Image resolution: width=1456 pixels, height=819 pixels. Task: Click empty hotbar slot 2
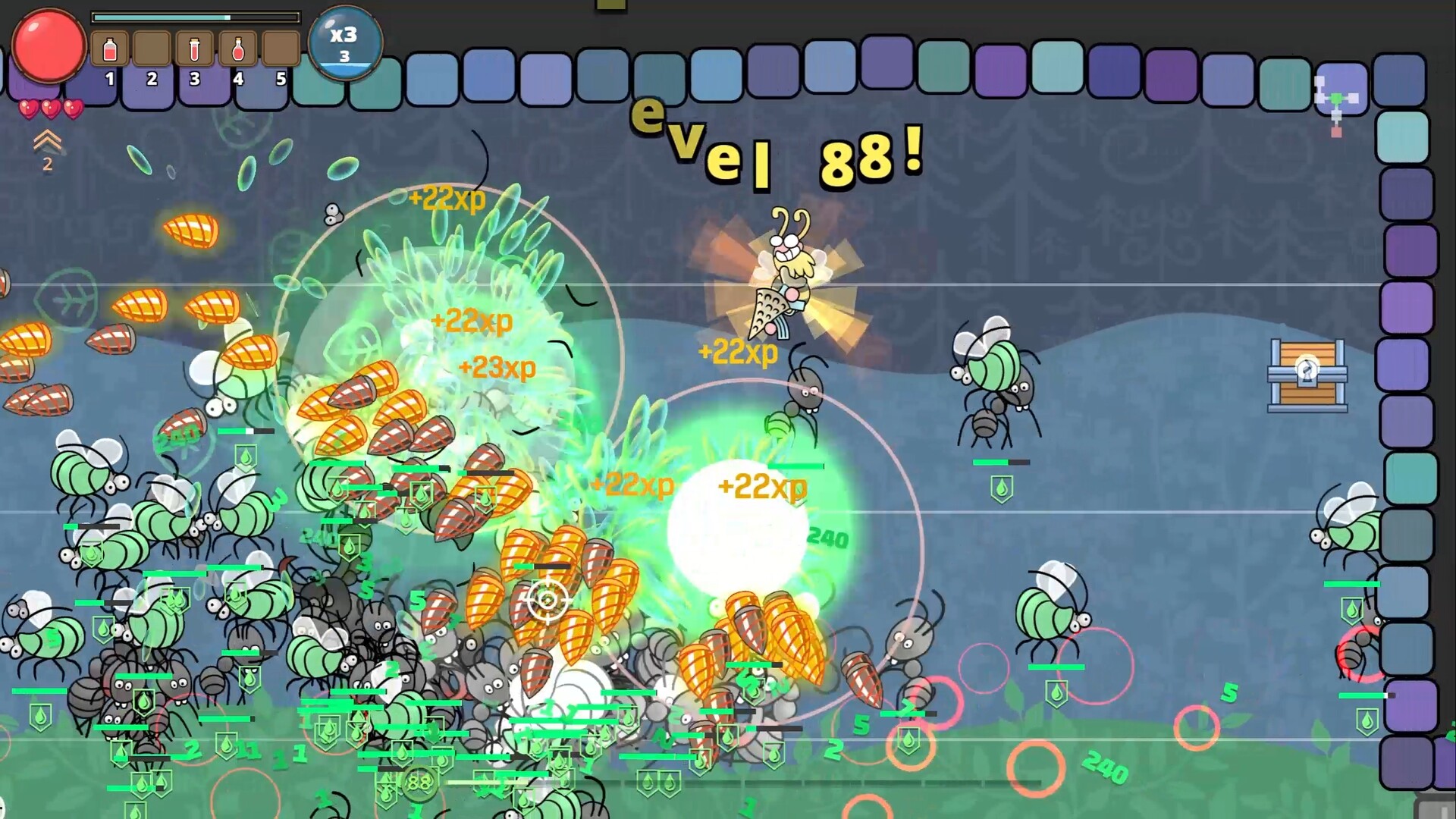coord(154,47)
